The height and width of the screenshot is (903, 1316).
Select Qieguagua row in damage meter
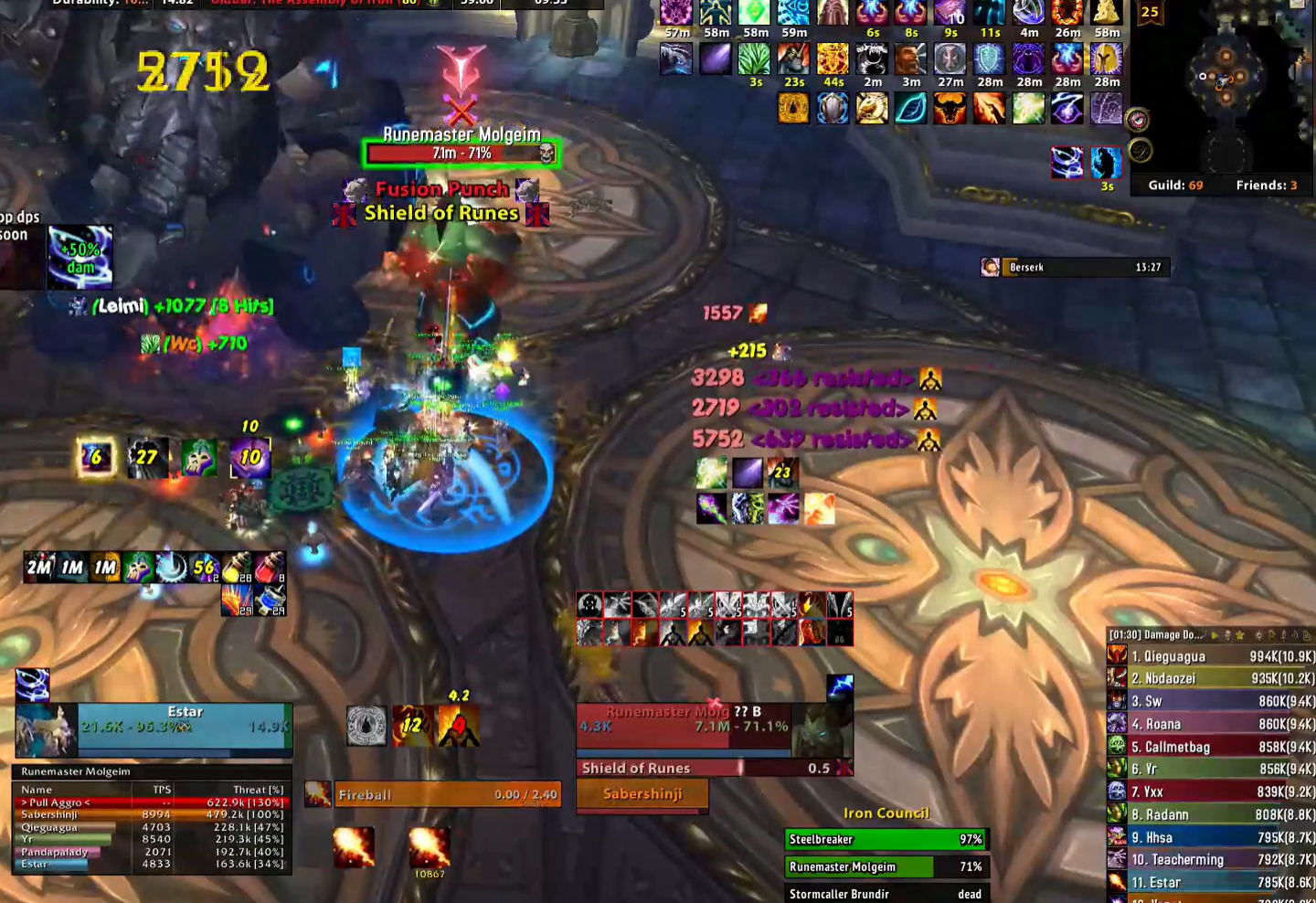[x=1210, y=656]
